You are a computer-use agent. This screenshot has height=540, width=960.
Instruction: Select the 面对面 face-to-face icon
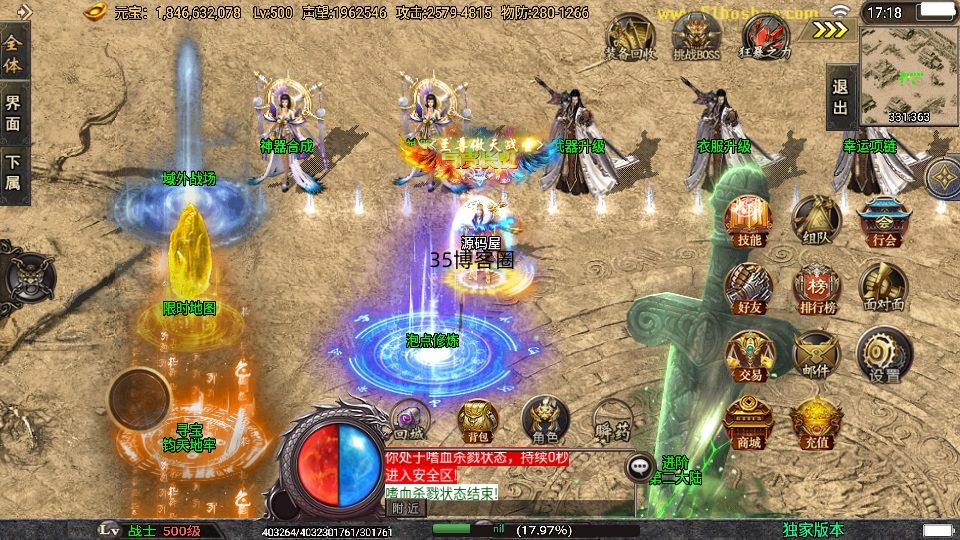point(884,288)
